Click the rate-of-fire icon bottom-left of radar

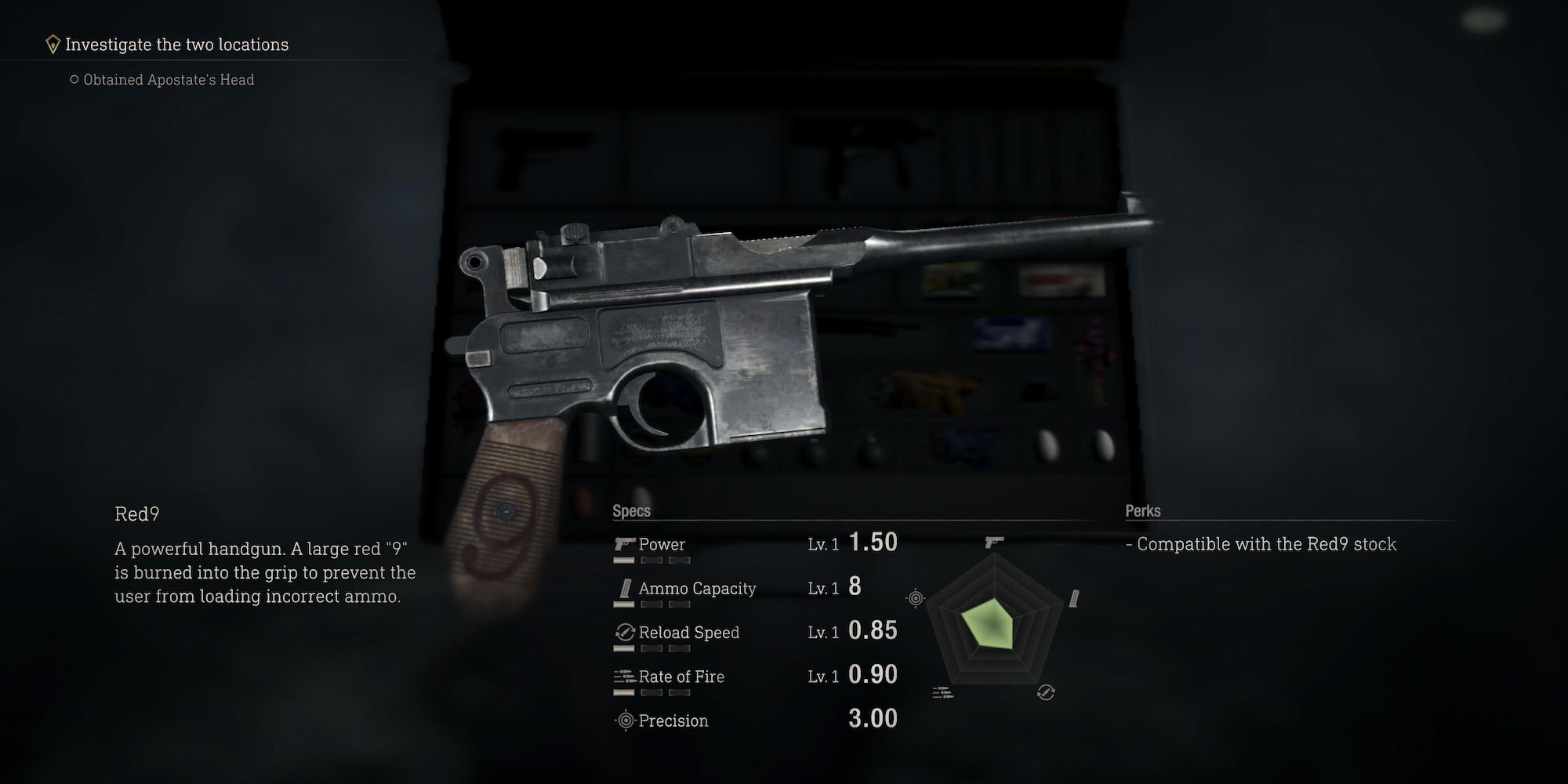[x=942, y=691]
